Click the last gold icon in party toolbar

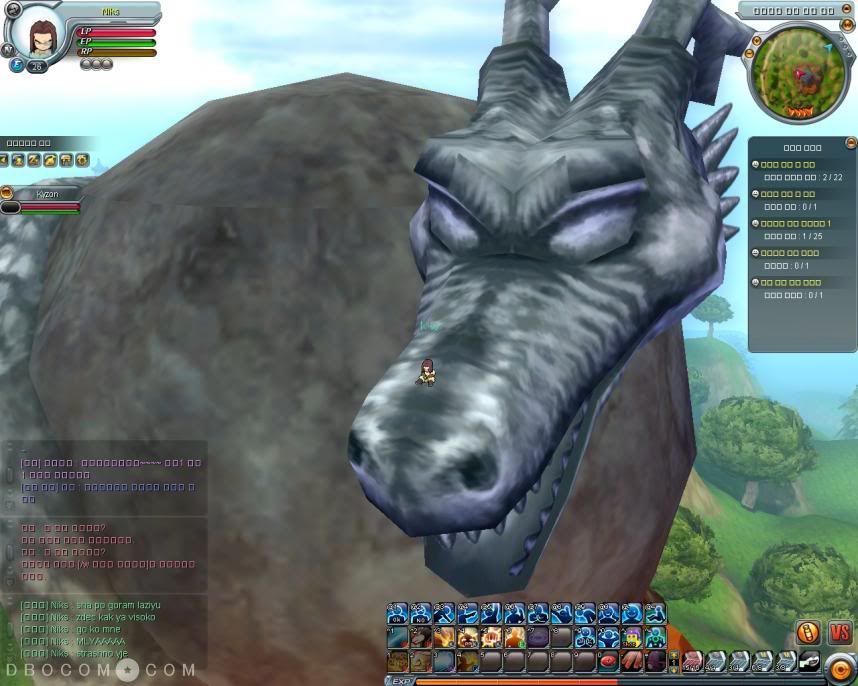point(82,160)
